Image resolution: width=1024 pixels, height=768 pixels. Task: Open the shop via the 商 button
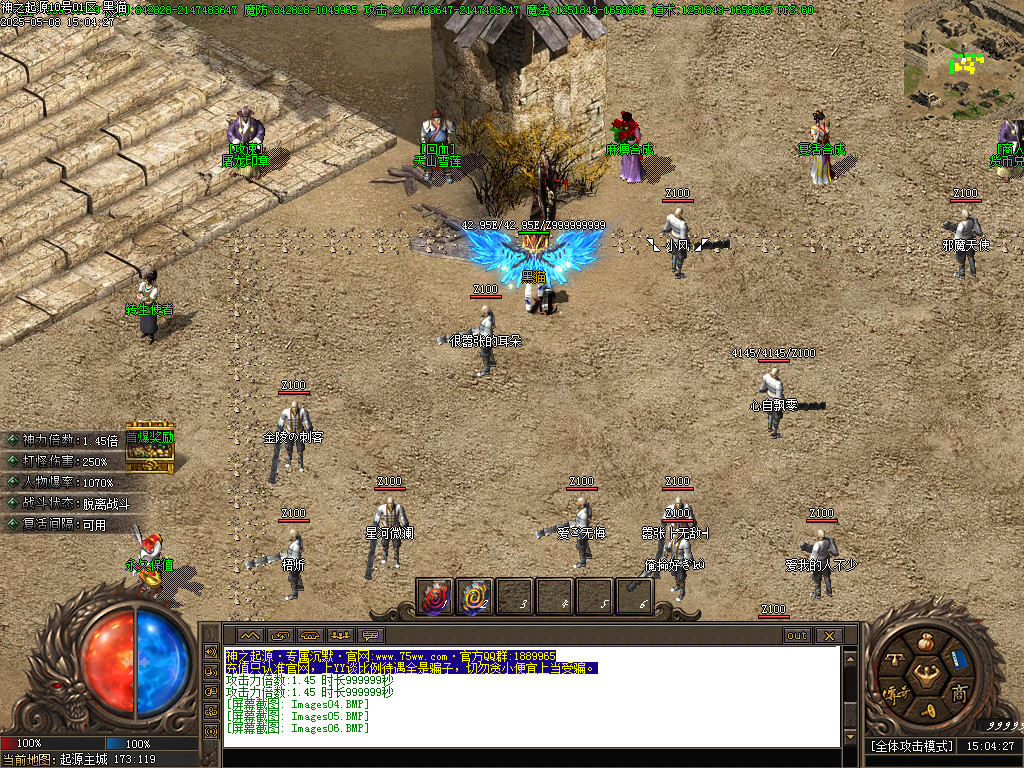[x=959, y=693]
